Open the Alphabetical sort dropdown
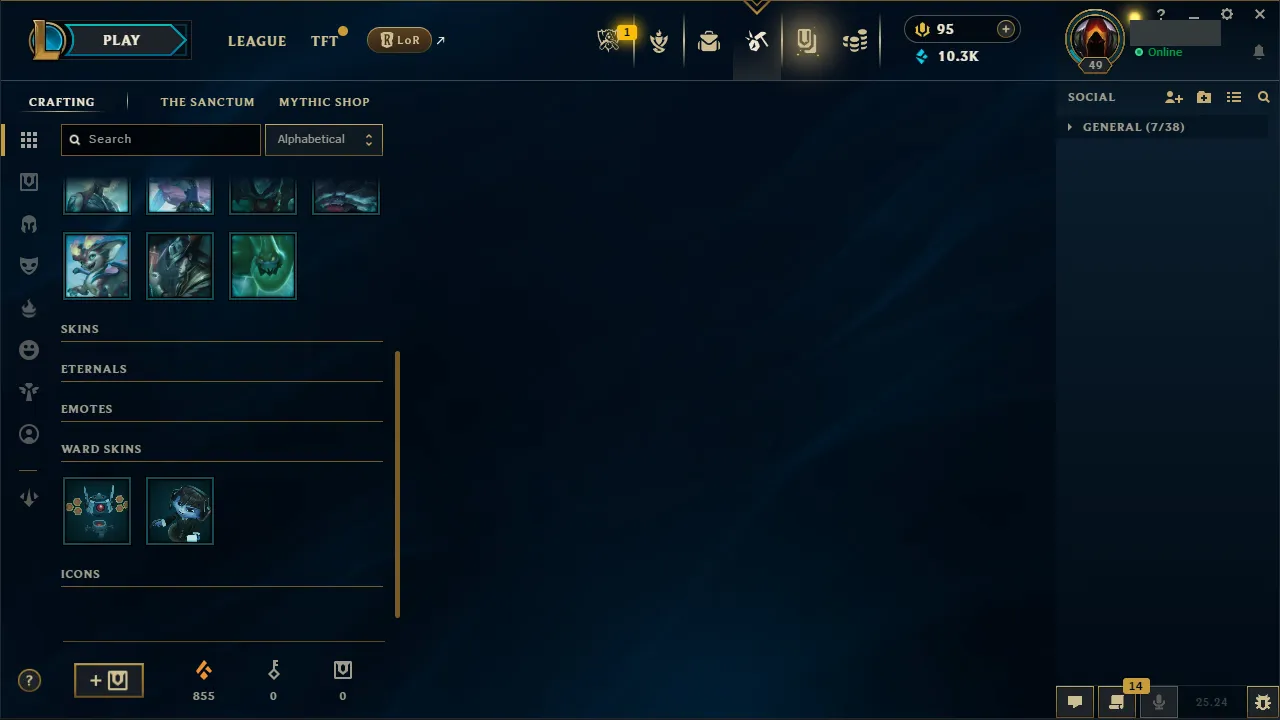 324,140
